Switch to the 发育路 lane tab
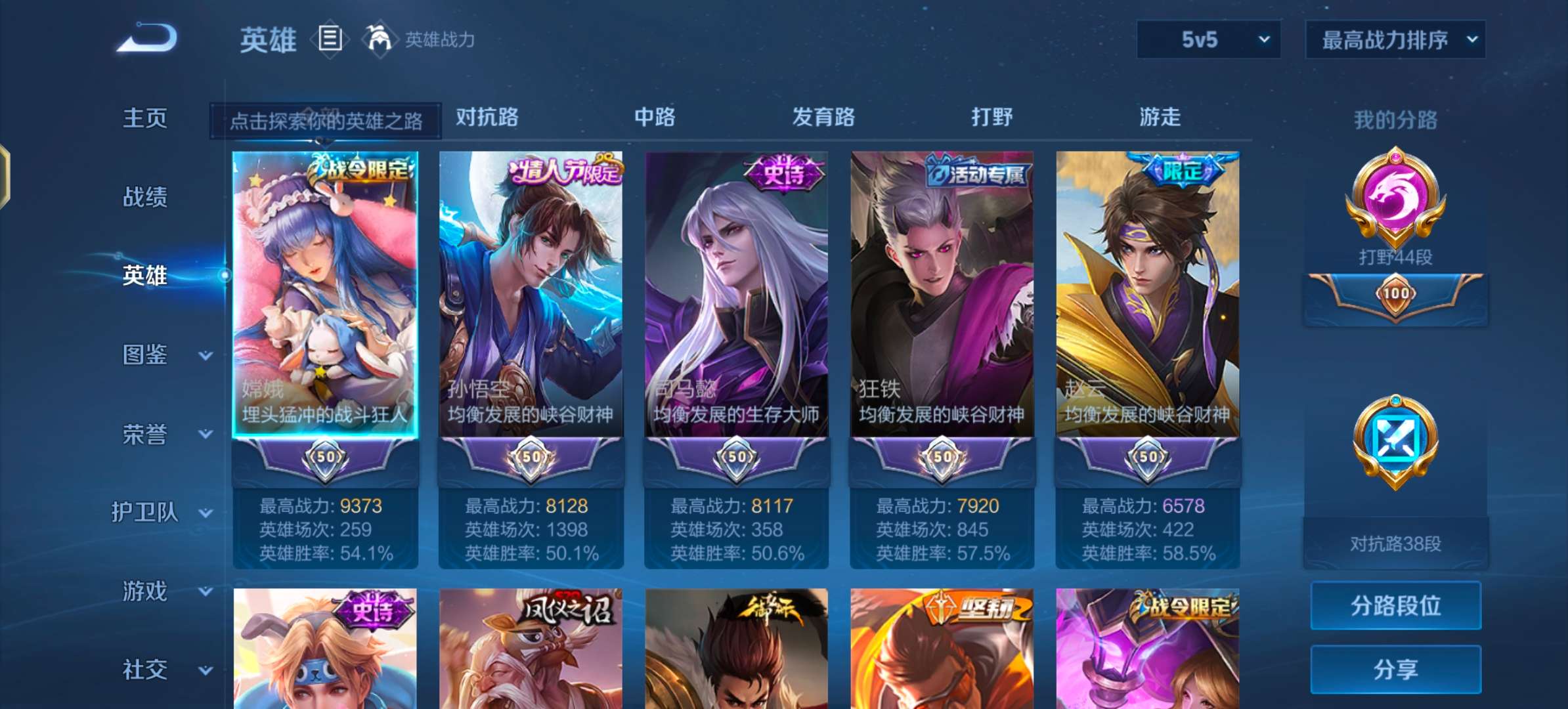 [x=823, y=118]
